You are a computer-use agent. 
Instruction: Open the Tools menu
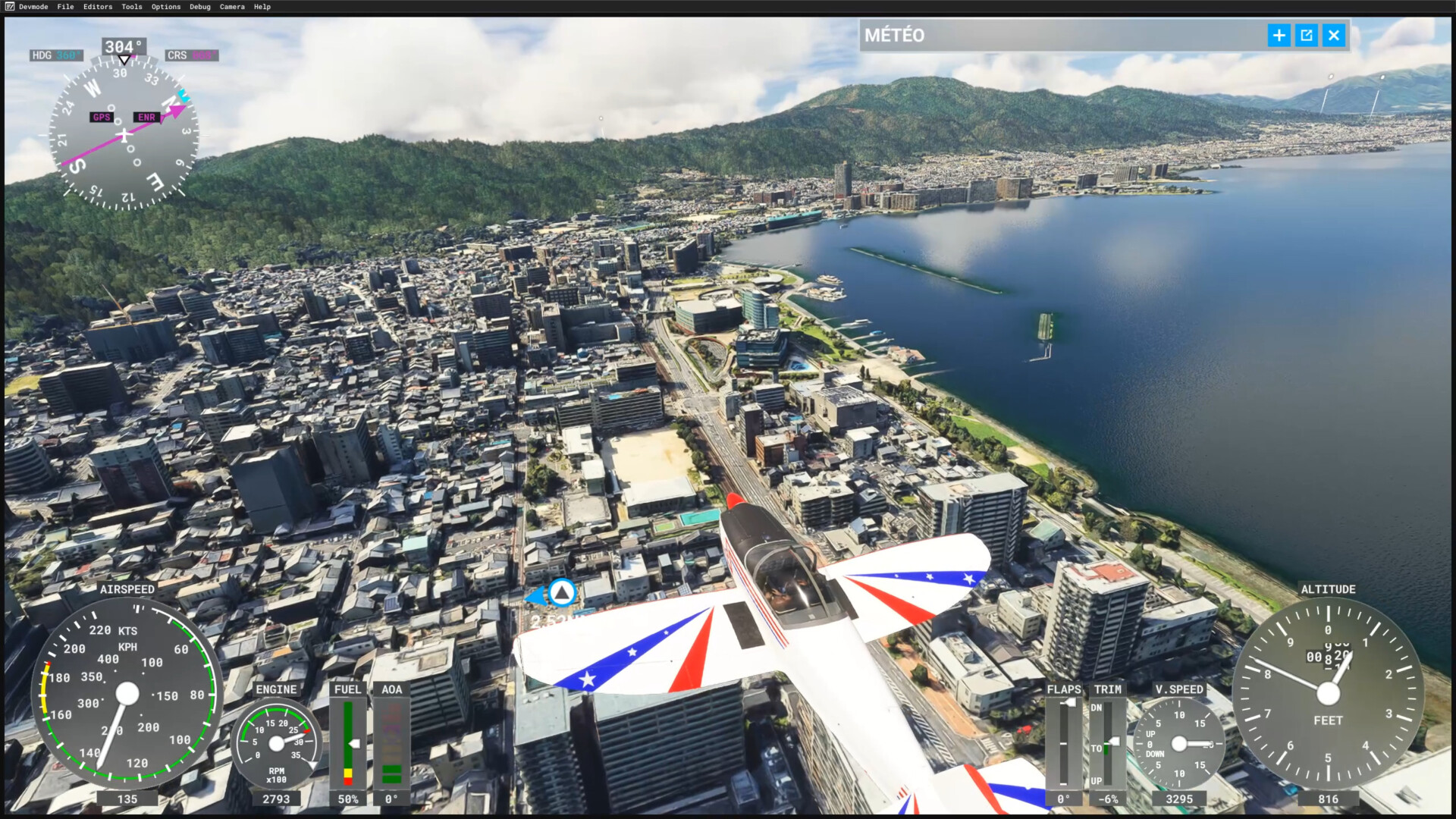pyautogui.click(x=132, y=7)
